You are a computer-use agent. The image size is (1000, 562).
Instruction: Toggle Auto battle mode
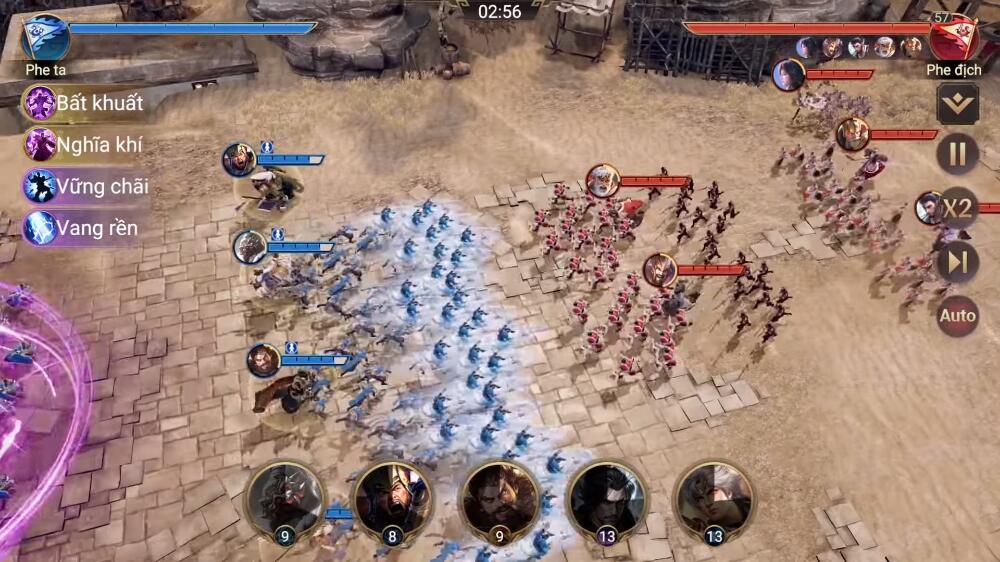[x=957, y=316]
